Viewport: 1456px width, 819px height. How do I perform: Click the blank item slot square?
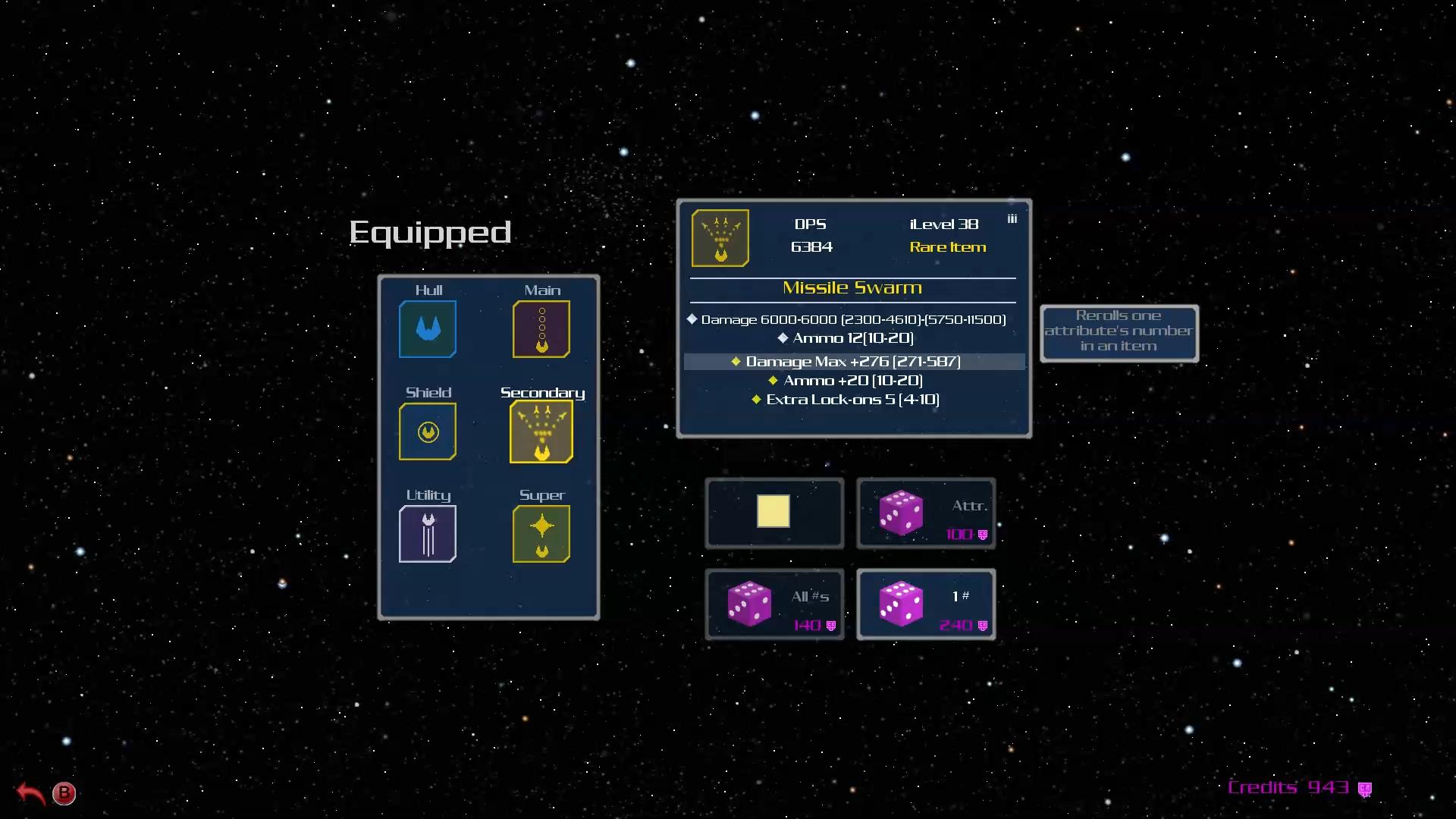774,513
